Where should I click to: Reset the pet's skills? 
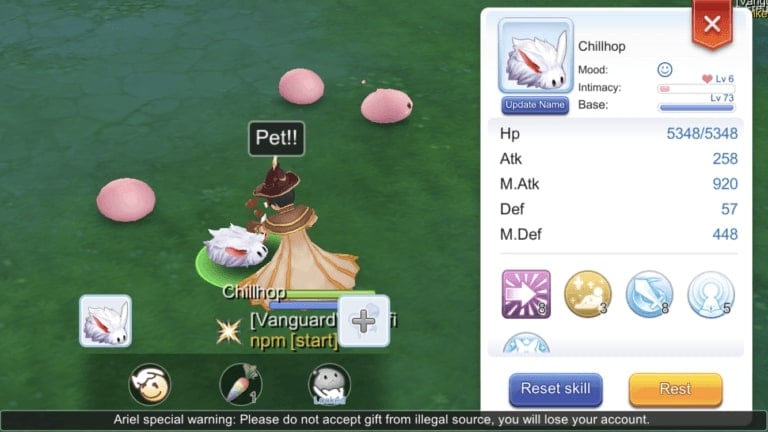click(x=556, y=389)
